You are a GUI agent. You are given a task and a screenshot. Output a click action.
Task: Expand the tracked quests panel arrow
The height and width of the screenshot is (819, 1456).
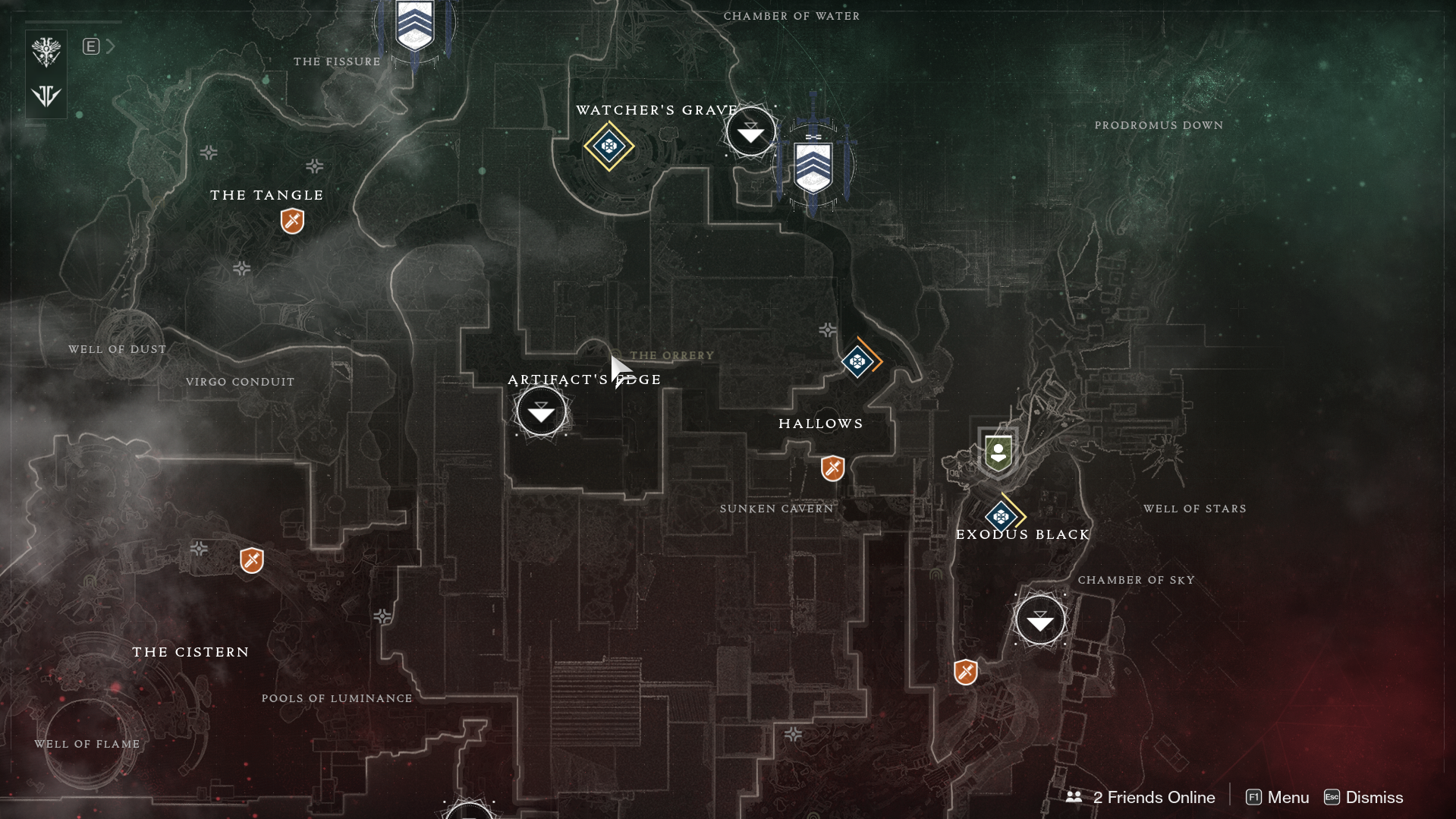111,46
